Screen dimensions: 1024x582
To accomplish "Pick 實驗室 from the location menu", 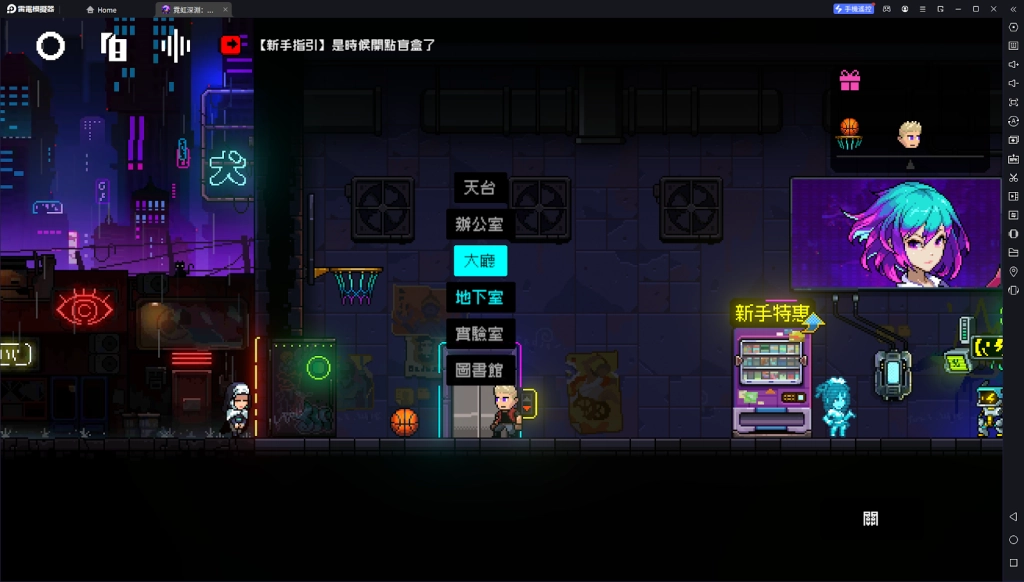I will pyautogui.click(x=480, y=334).
